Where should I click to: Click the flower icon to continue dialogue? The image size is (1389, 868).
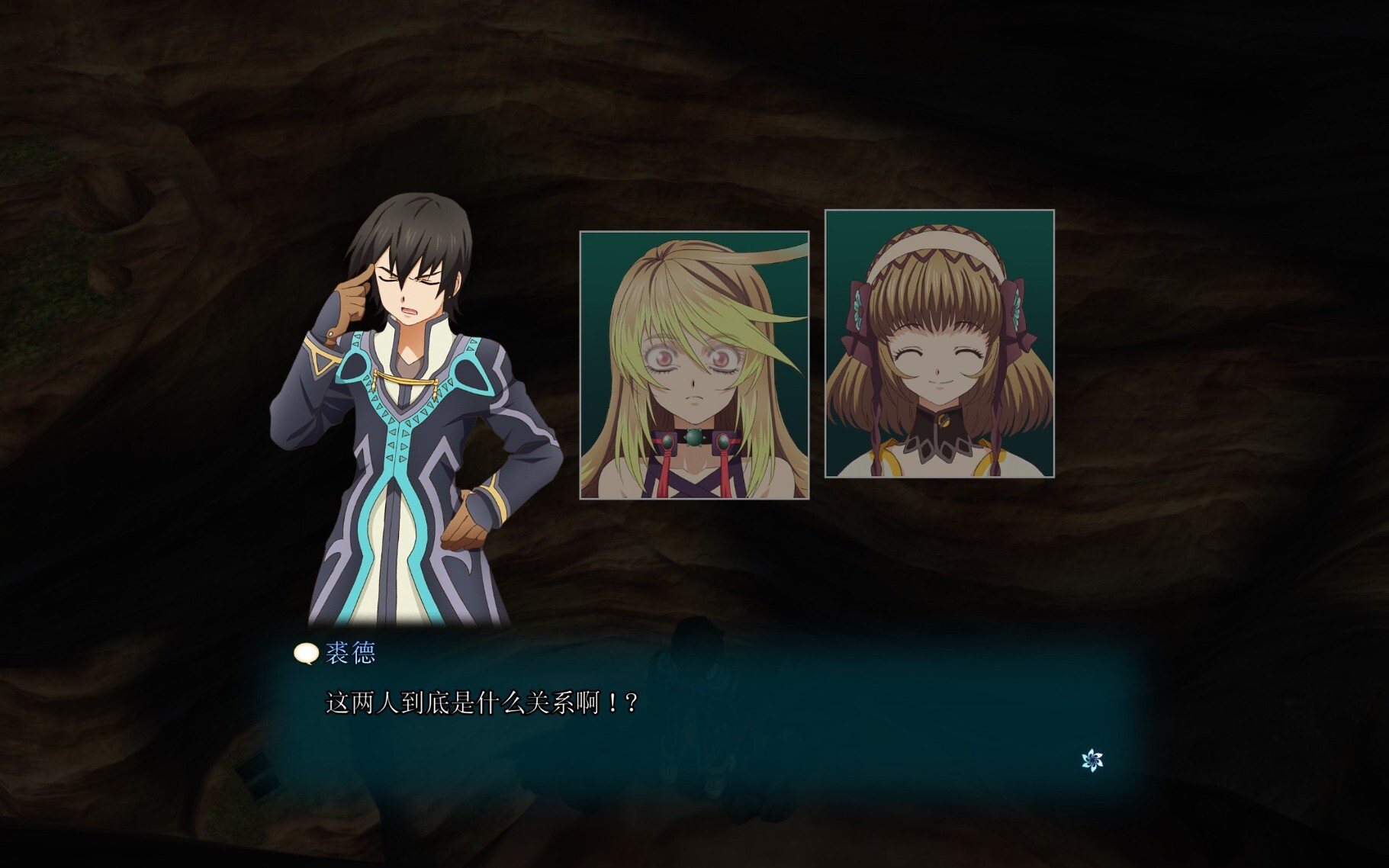point(1092,760)
